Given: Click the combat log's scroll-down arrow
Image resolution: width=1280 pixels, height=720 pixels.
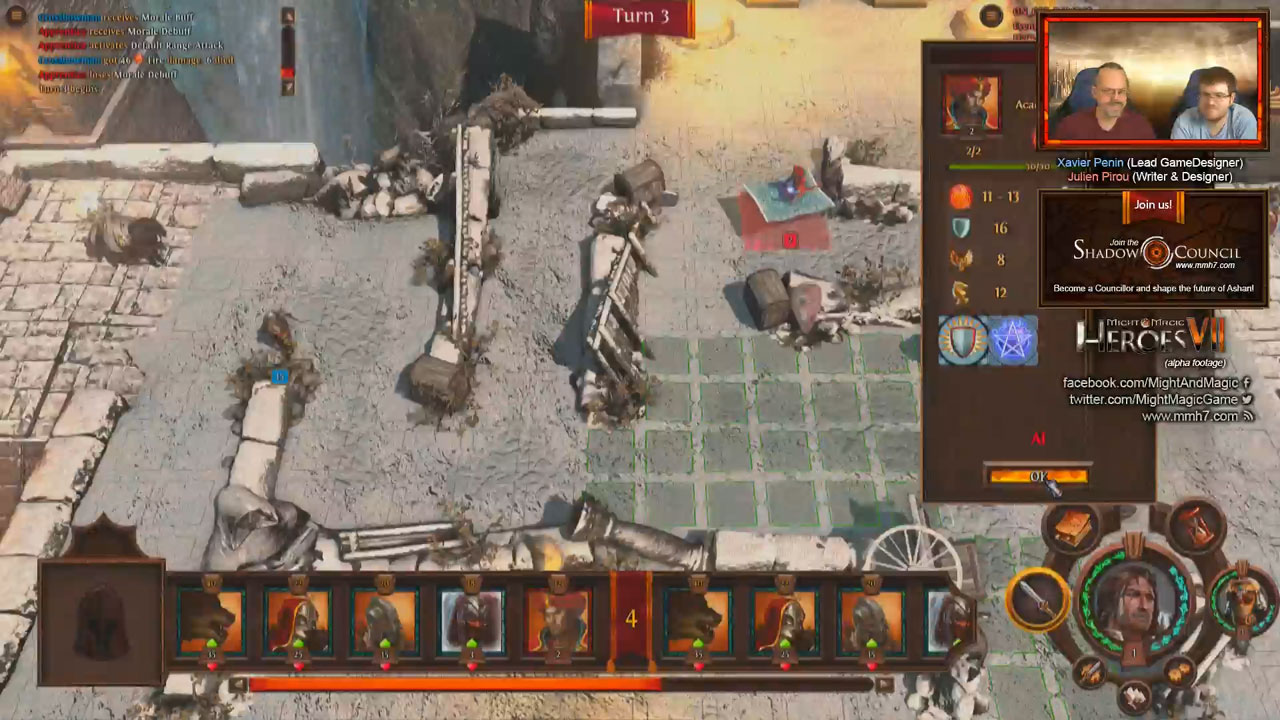Looking at the screenshot, I should (x=288, y=88).
